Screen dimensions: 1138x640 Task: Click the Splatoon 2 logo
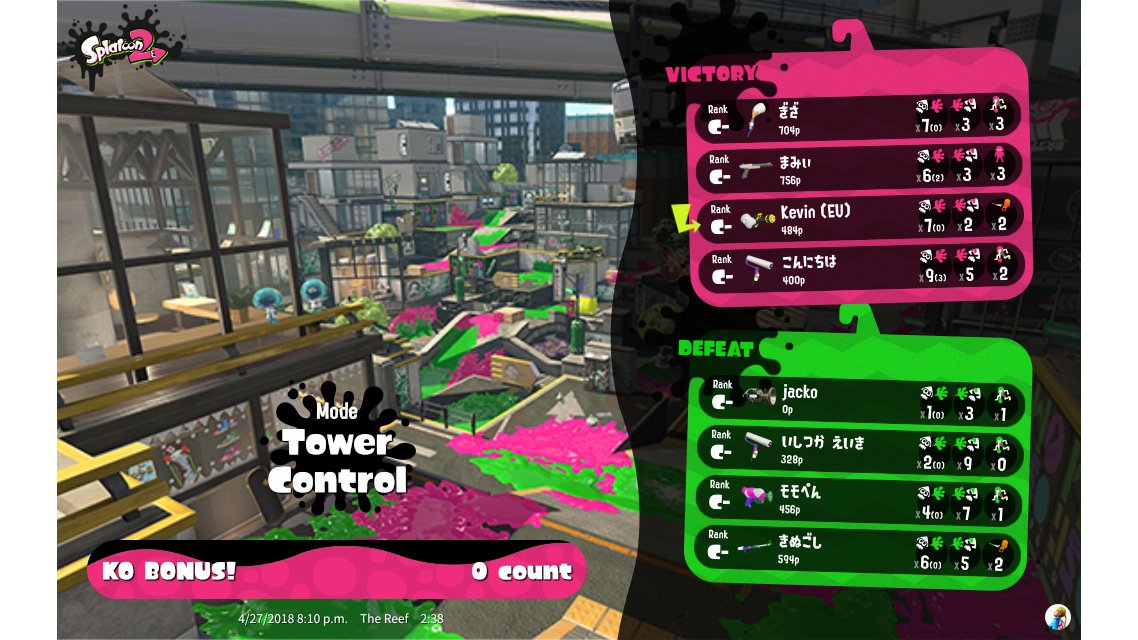point(123,46)
